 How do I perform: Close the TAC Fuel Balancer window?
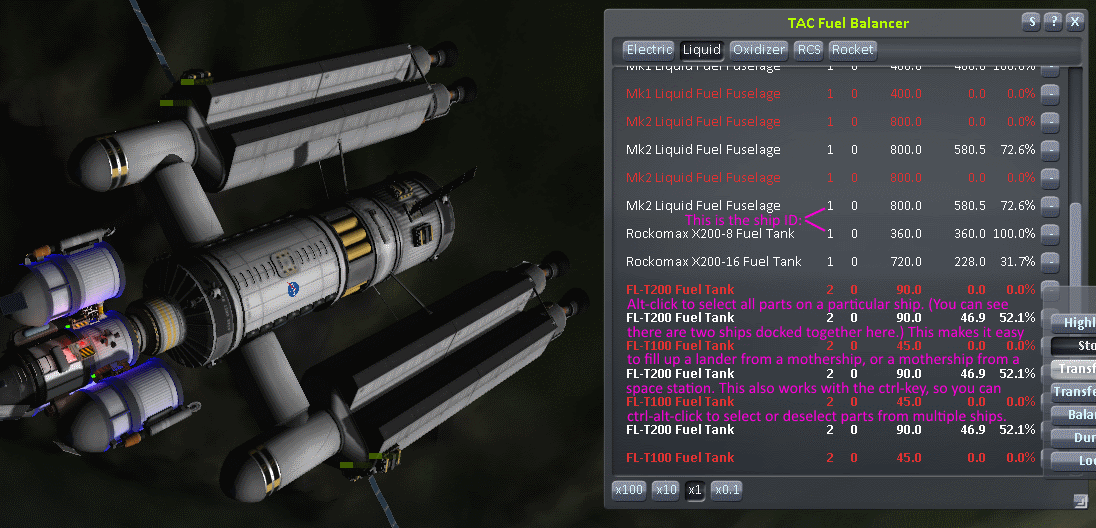(x=1074, y=21)
